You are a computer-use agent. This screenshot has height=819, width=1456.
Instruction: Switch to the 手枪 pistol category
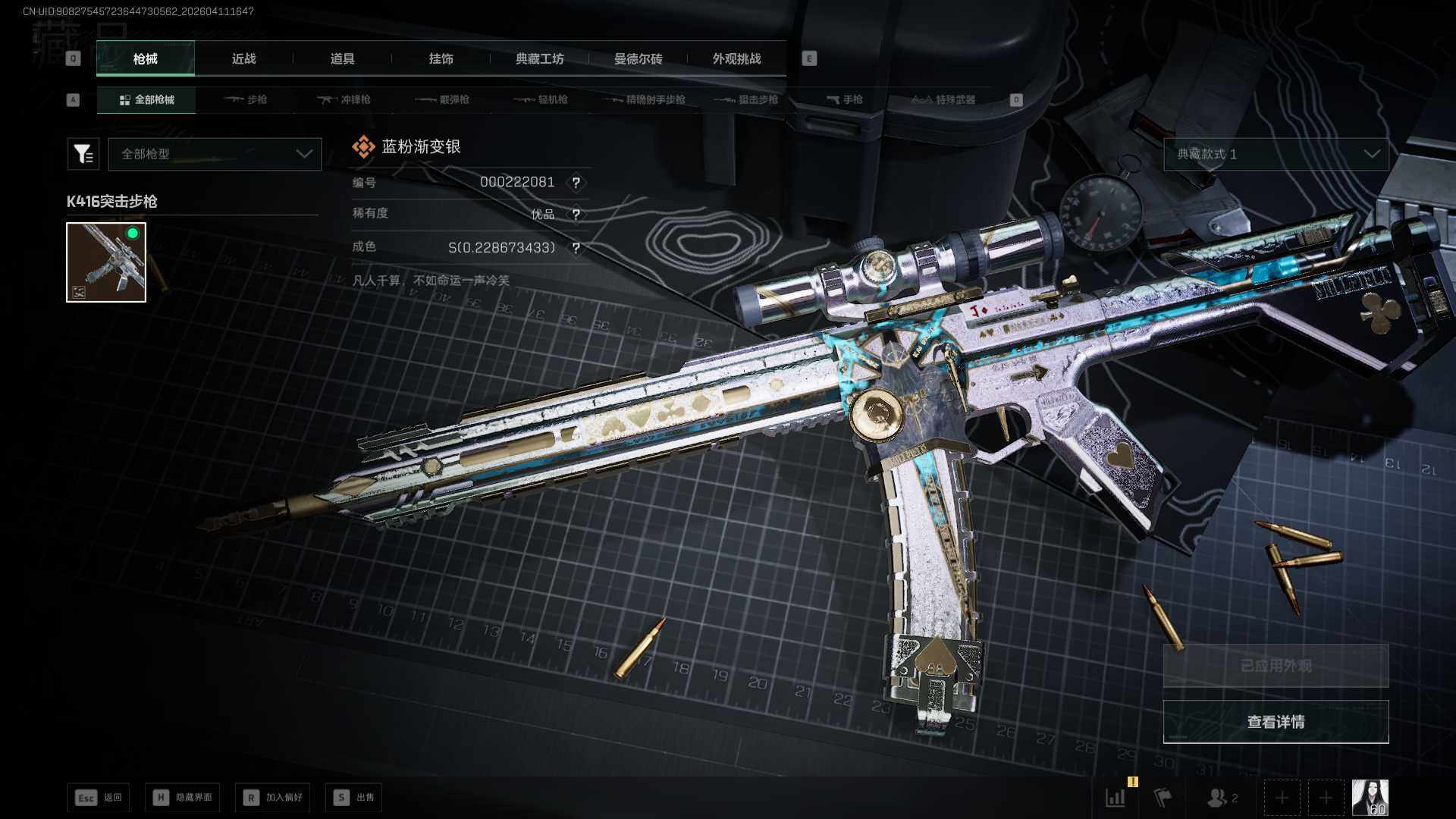click(845, 99)
